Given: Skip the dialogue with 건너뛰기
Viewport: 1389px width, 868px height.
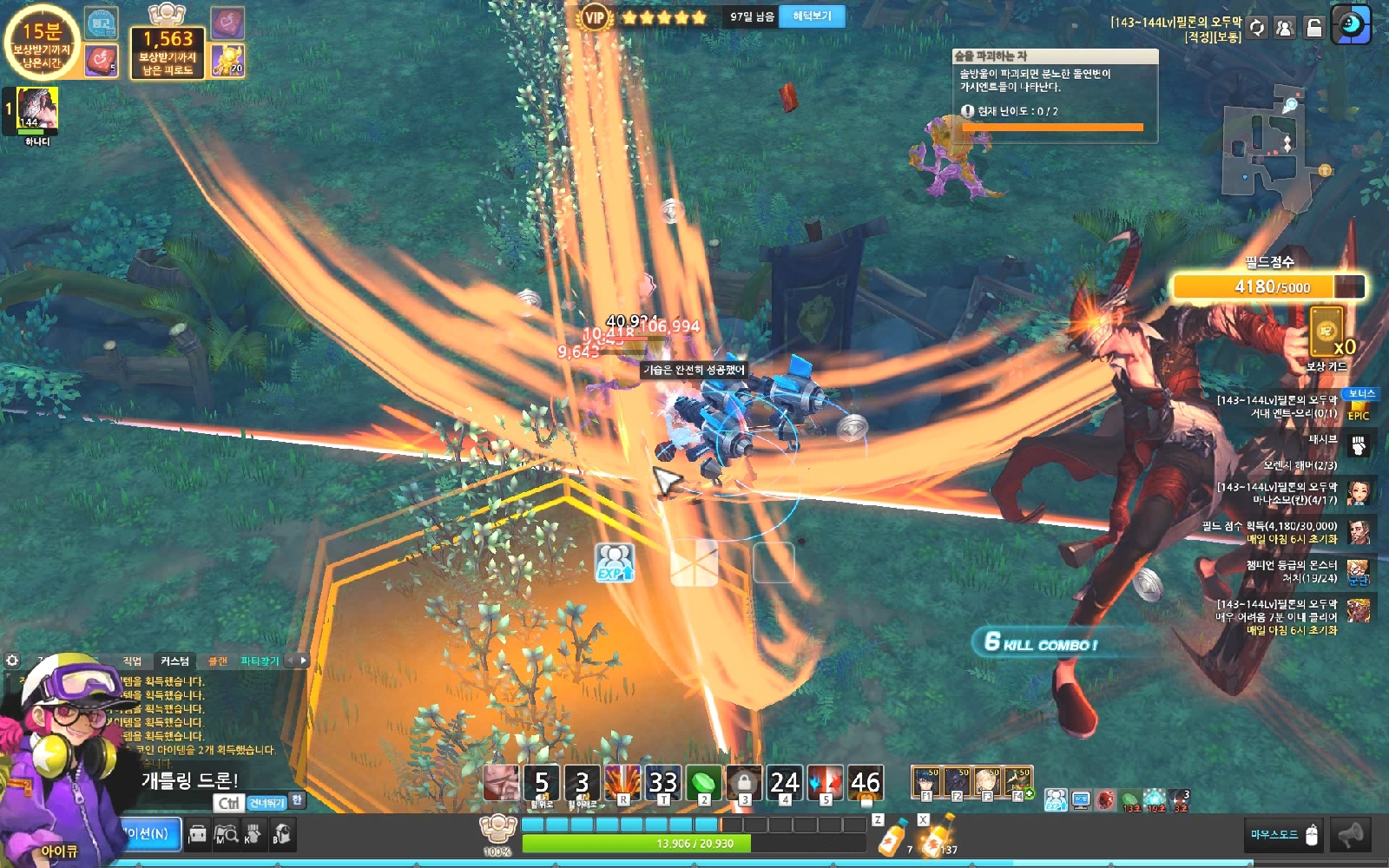Looking at the screenshot, I should point(267,803).
